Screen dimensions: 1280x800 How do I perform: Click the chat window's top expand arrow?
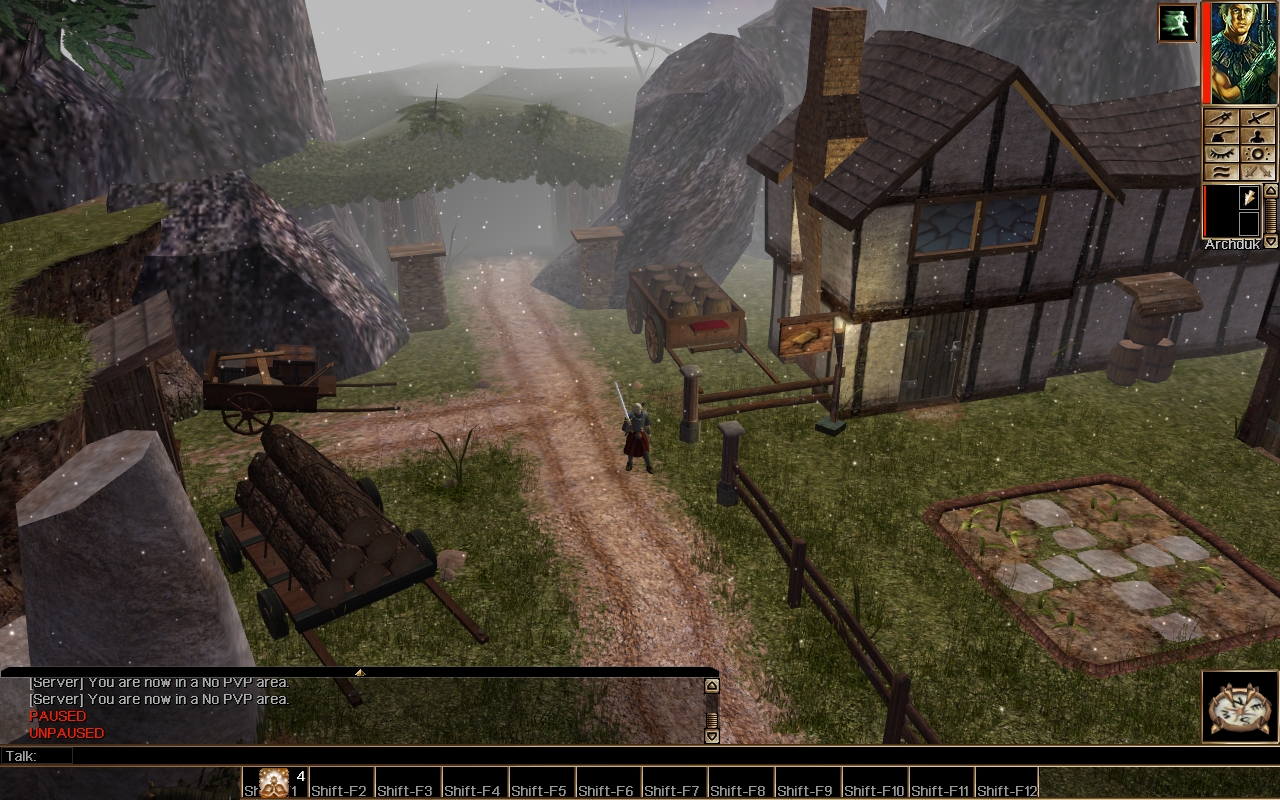pyautogui.click(x=360, y=673)
